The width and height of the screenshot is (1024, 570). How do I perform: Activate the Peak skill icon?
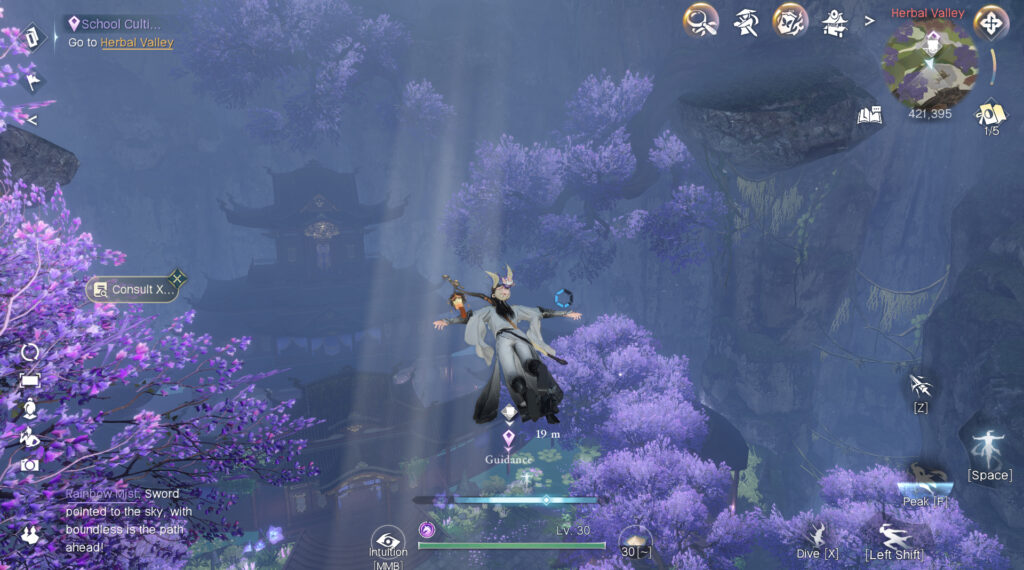(x=925, y=478)
